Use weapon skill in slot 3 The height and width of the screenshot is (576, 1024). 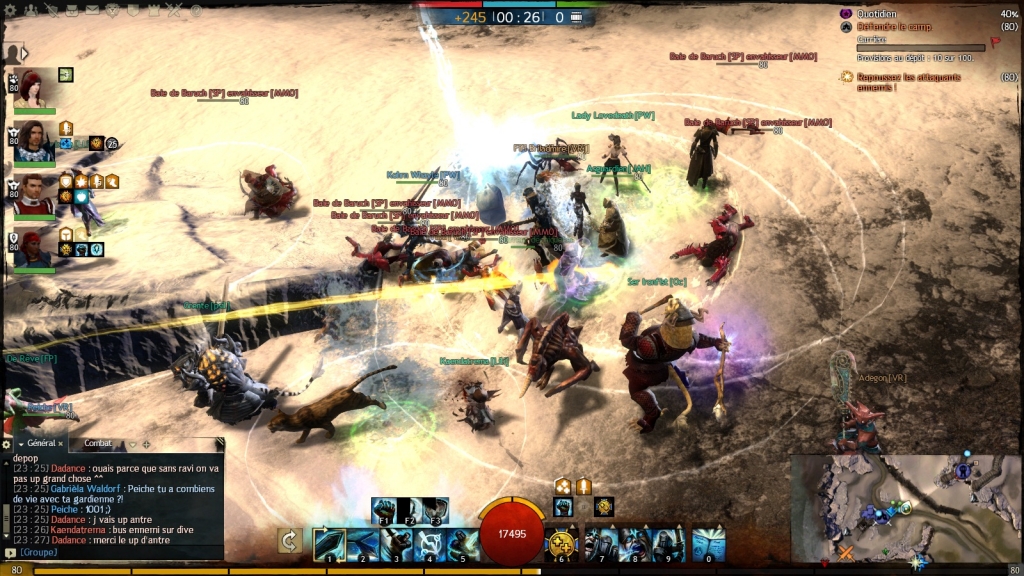[x=397, y=544]
